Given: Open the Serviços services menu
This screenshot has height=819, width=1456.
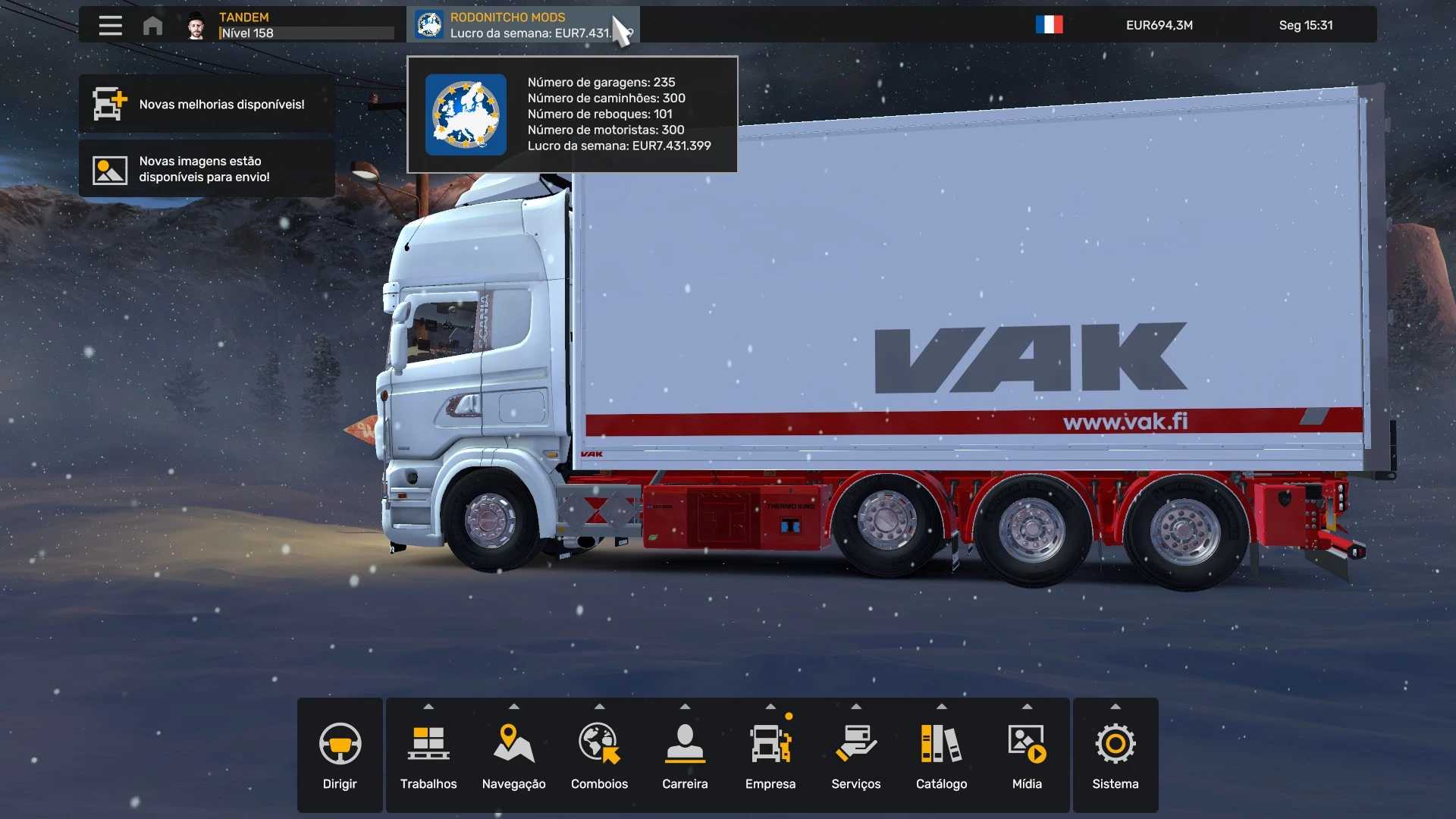Looking at the screenshot, I should click(x=855, y=755).
